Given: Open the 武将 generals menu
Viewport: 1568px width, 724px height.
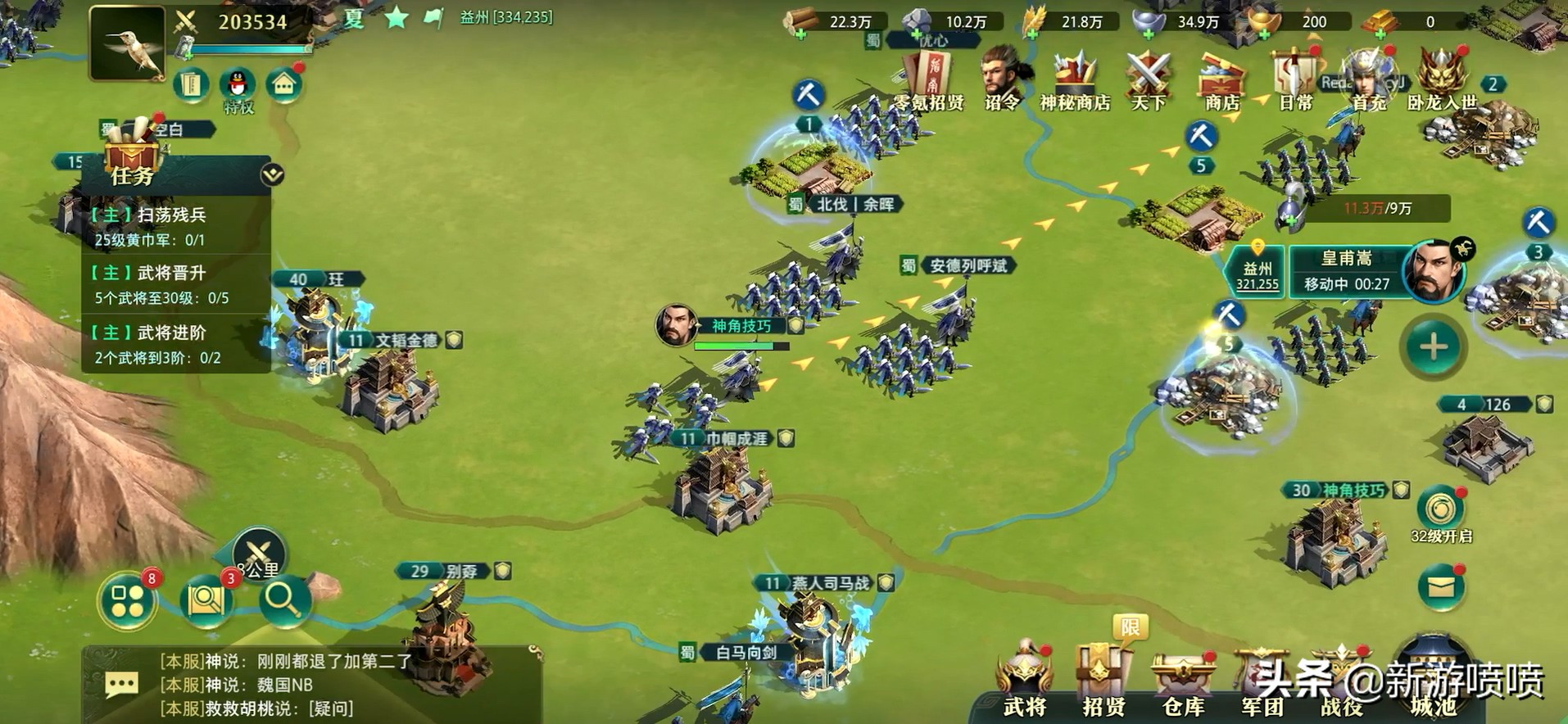Looking at the screenshot, I should coord(1024,681).
